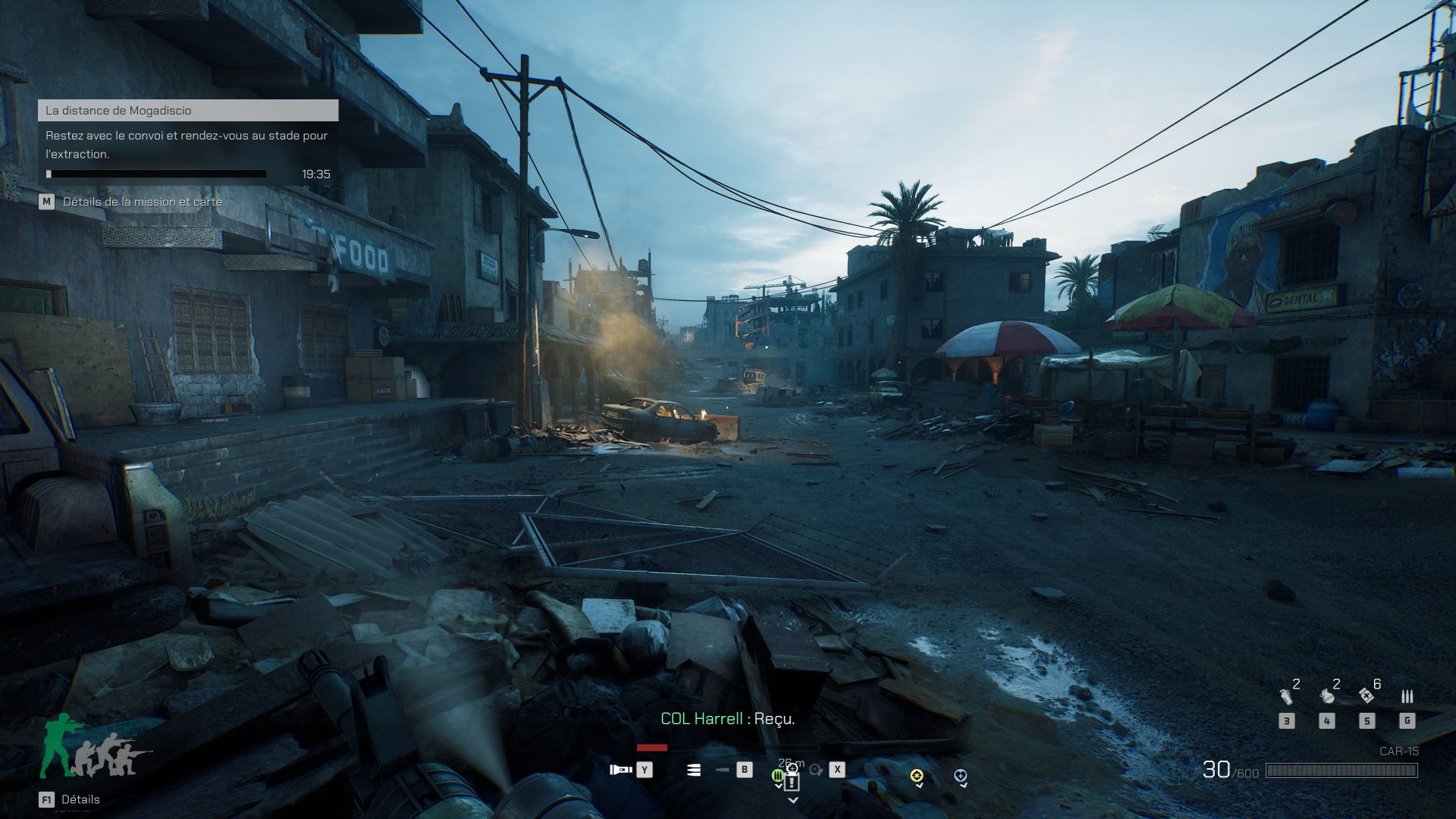
Task: Select the smoke grenade slot
Action: tap(1286, 695)
